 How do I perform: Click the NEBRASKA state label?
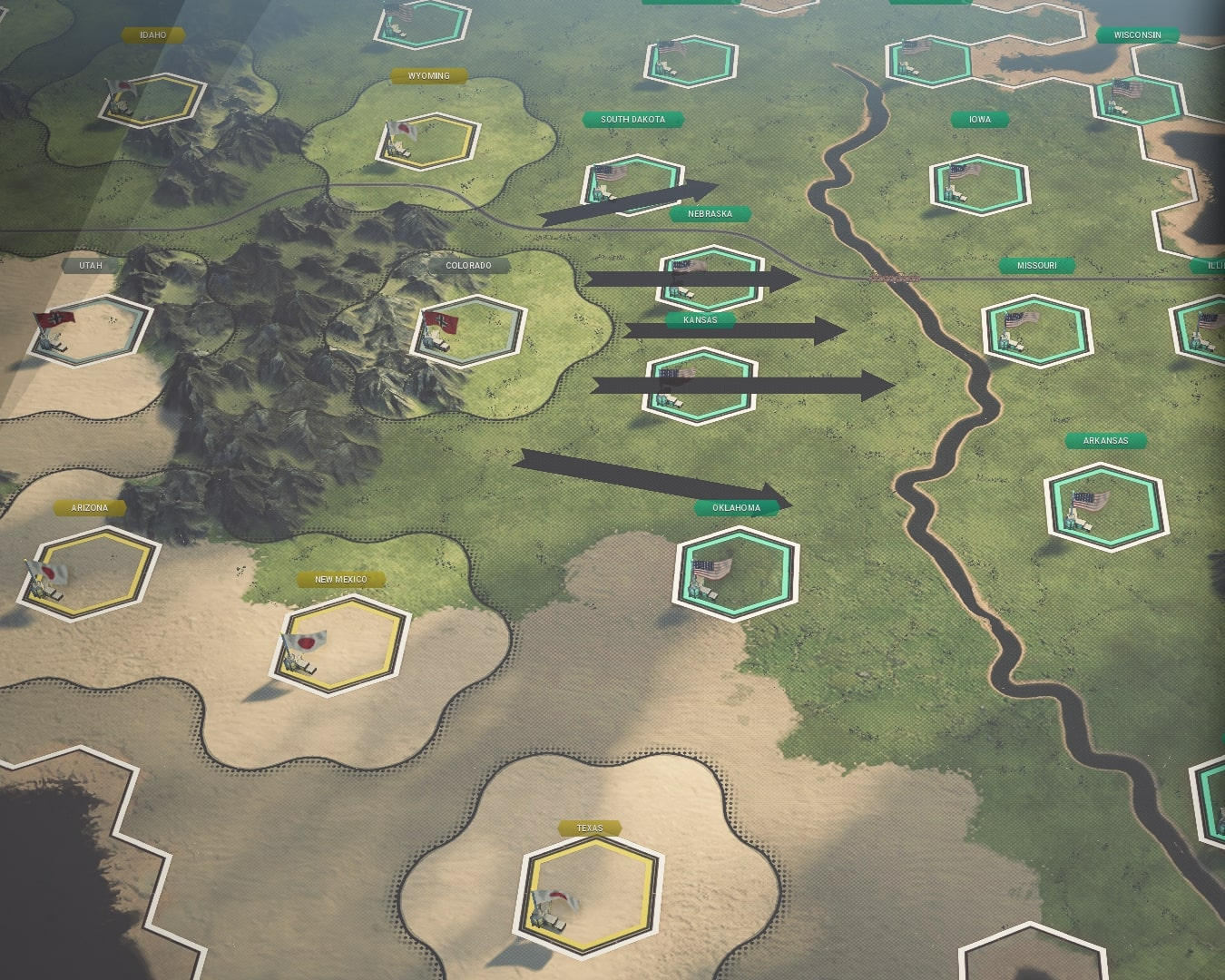709,214
